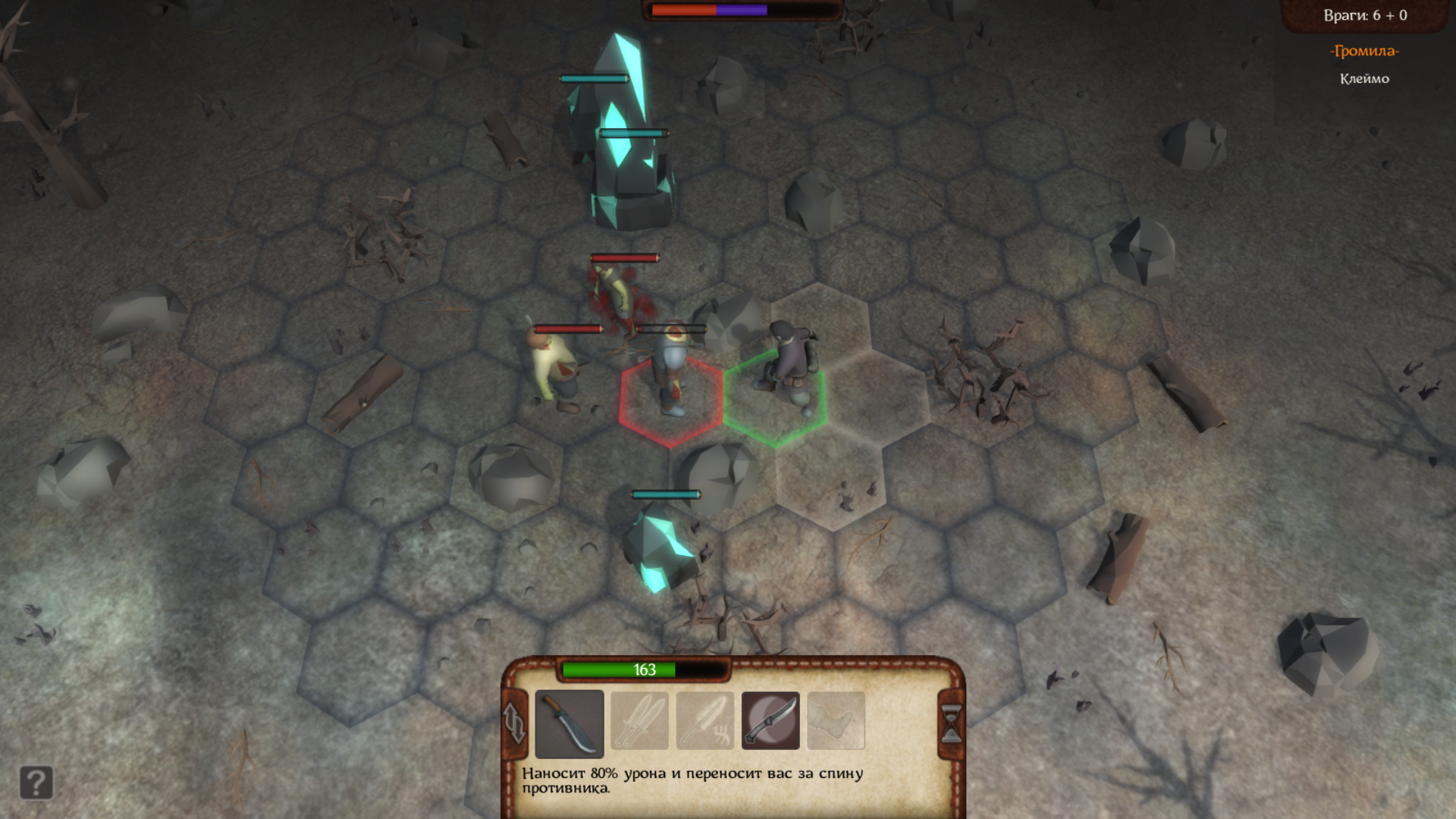Select Громила in the enemy list

tap(1363, 51)
